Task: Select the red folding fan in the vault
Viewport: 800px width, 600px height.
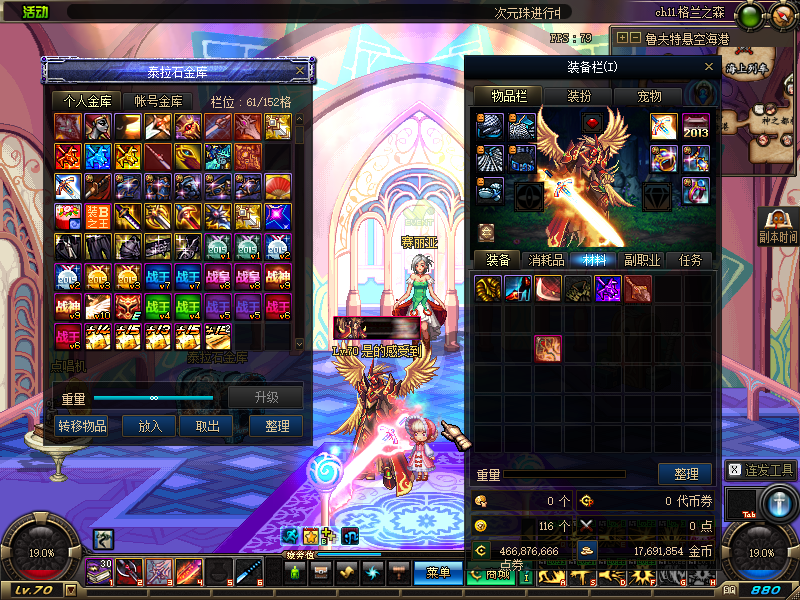Action: pyautogui.click(x=278, y=186)
